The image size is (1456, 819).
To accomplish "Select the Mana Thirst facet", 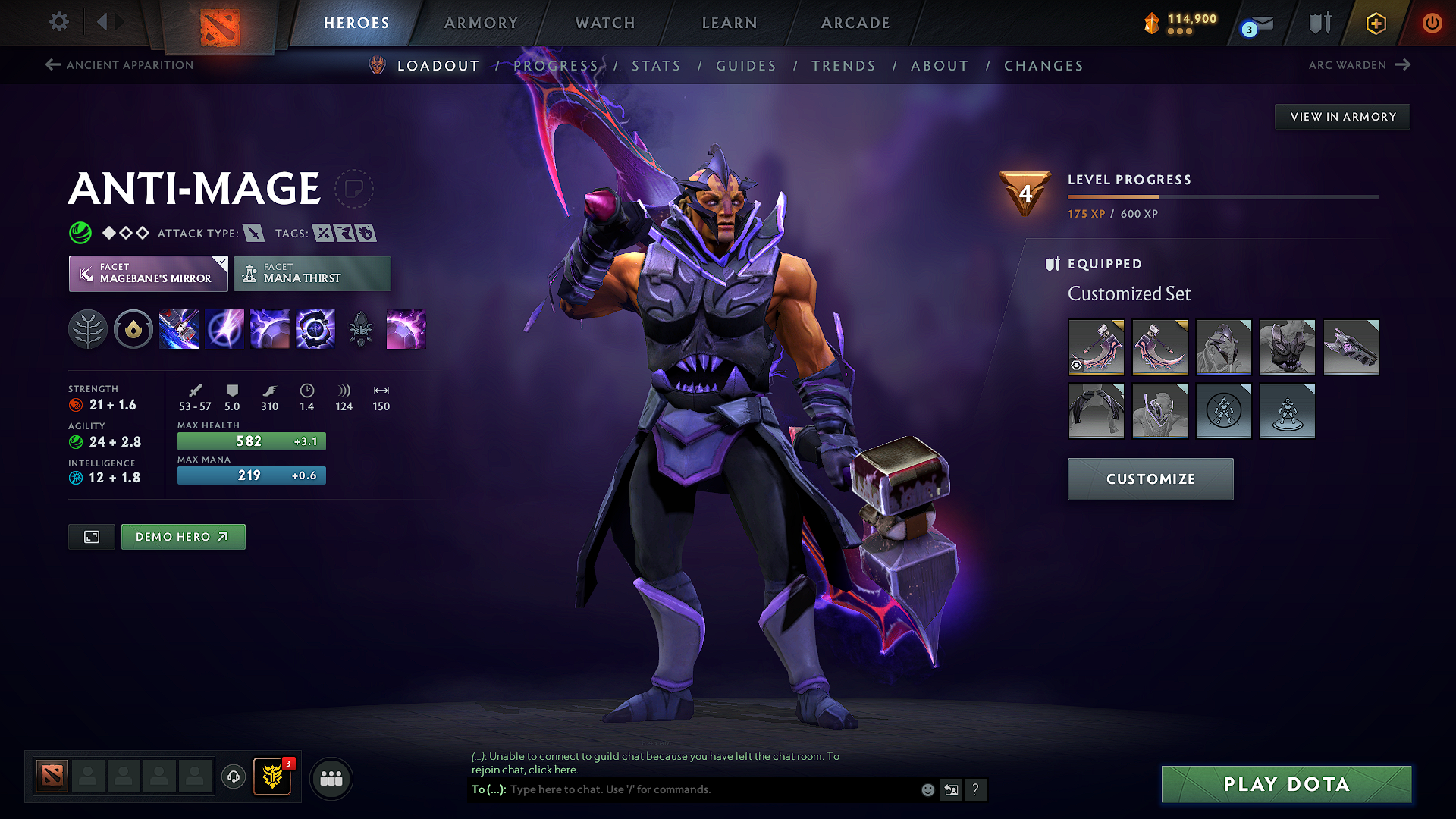I will click(x=312, y=273).
